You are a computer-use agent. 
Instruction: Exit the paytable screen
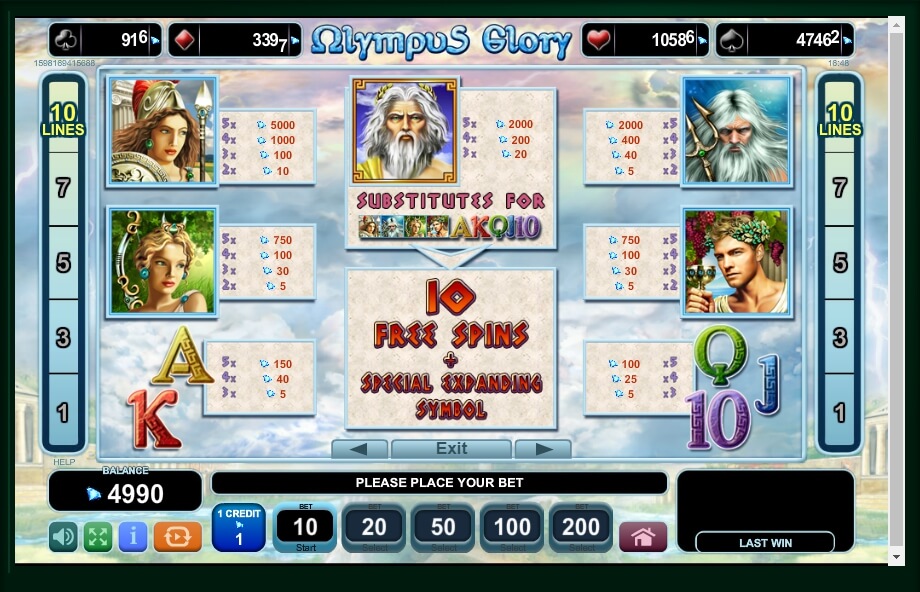pos(451,449)
